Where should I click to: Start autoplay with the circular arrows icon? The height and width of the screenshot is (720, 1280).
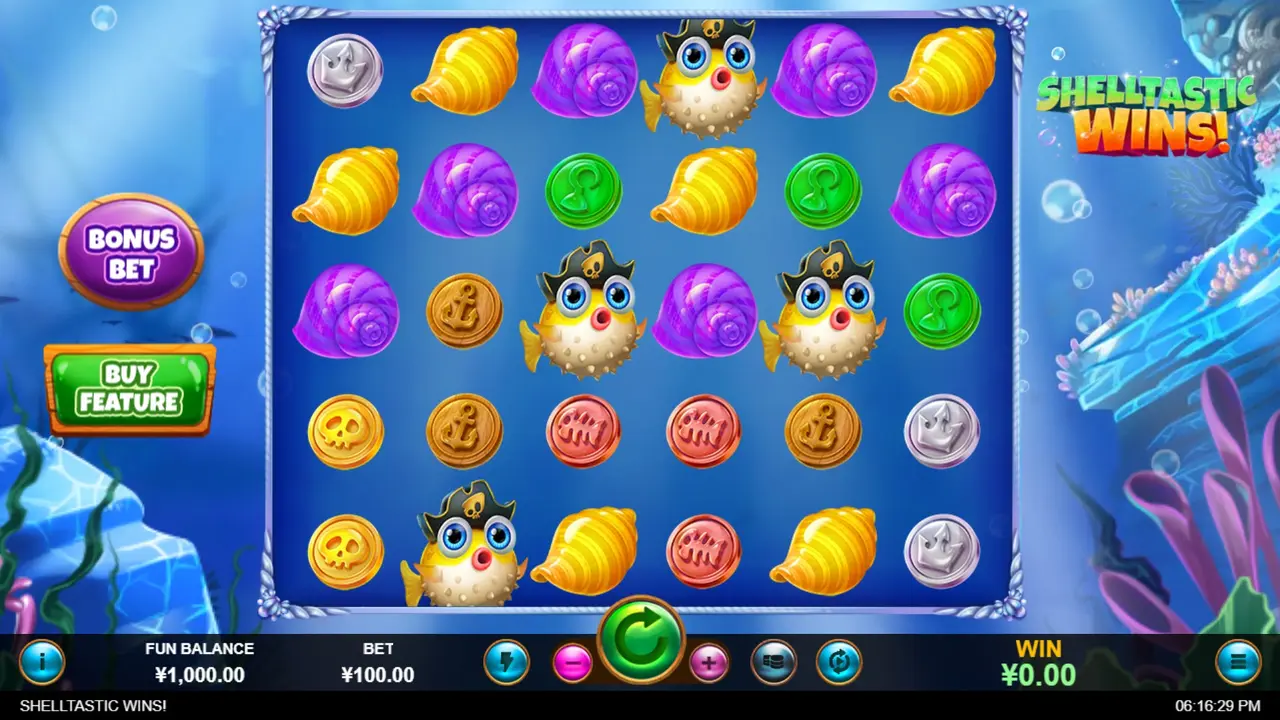[x=840, y=661]
